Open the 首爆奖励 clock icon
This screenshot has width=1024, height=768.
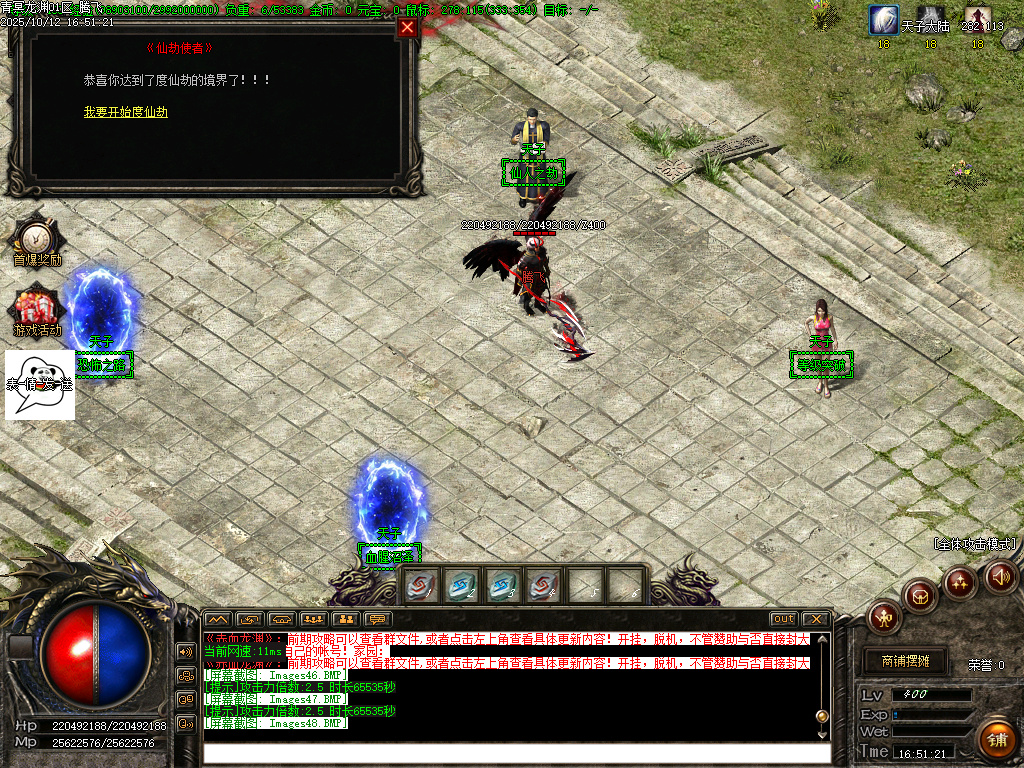pyautogui.click(x=36, y=238)
